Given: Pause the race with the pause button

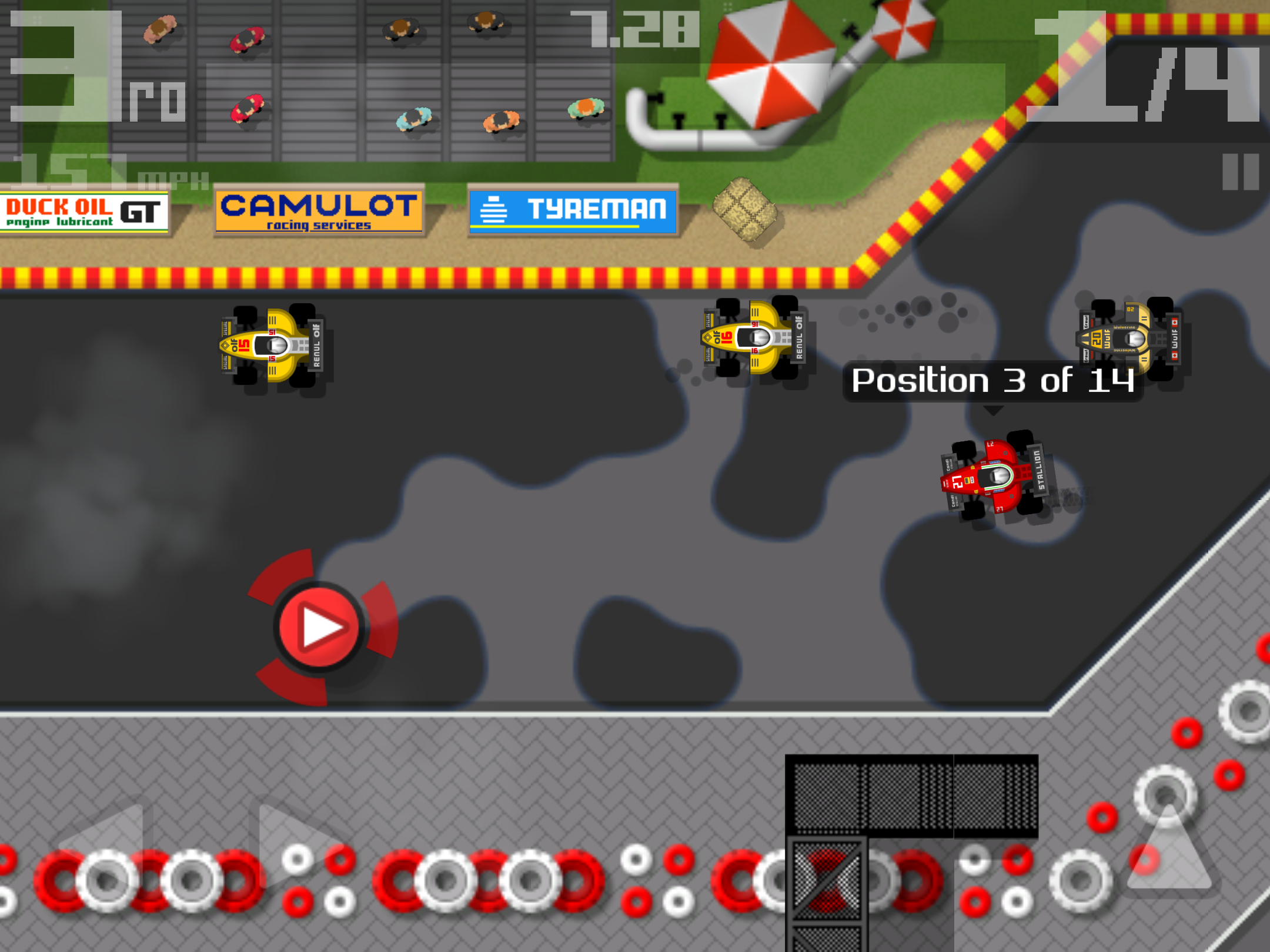Looking at the screenshot, I should coord(1241,172).
